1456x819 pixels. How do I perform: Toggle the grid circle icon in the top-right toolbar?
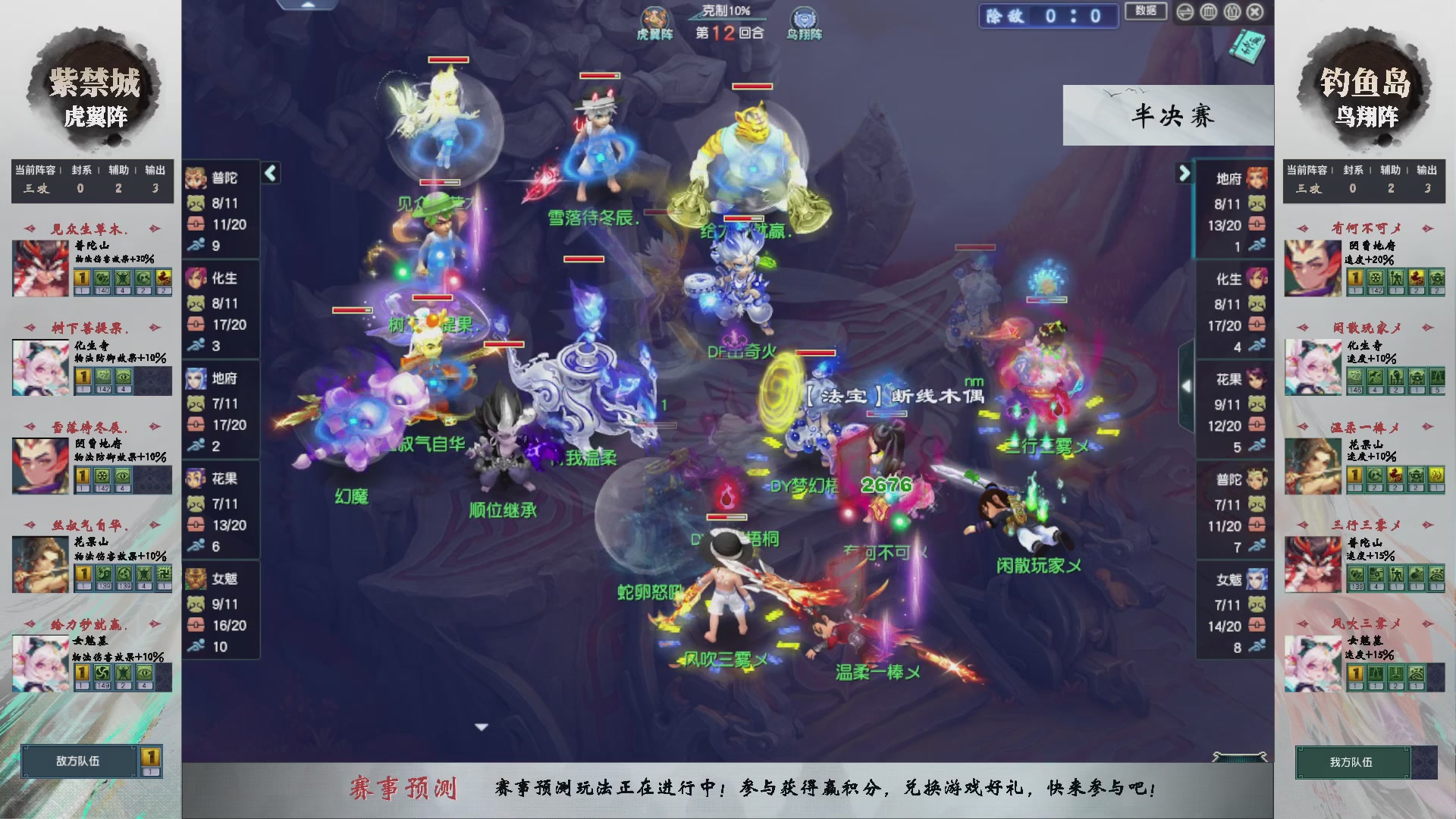click(x=1208, y=11)
